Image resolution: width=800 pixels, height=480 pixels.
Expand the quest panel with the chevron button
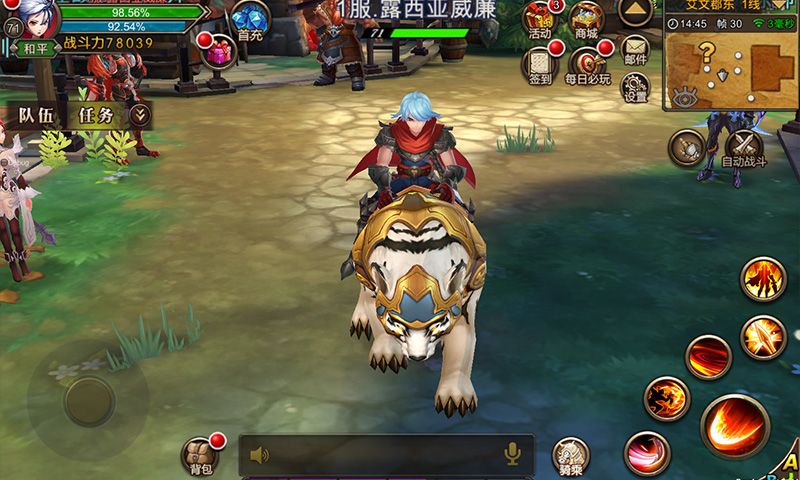coord(141,115)
